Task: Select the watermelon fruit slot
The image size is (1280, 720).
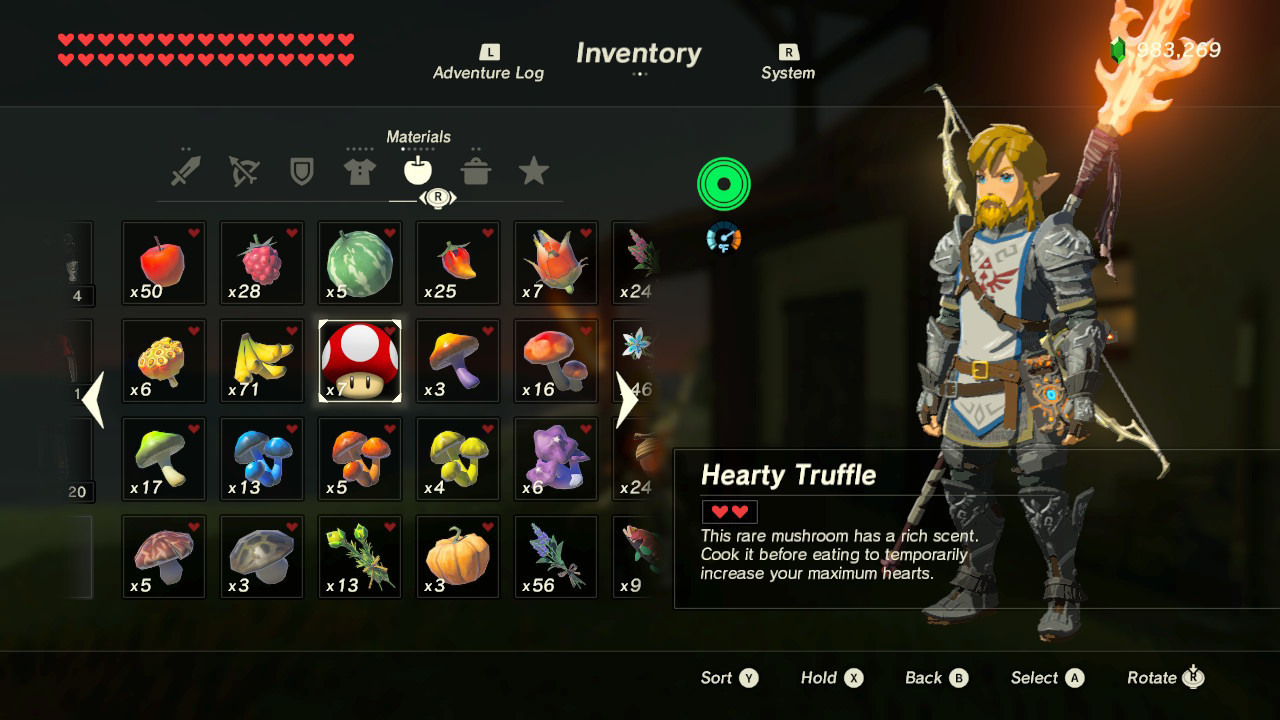Action: point(359,262)
